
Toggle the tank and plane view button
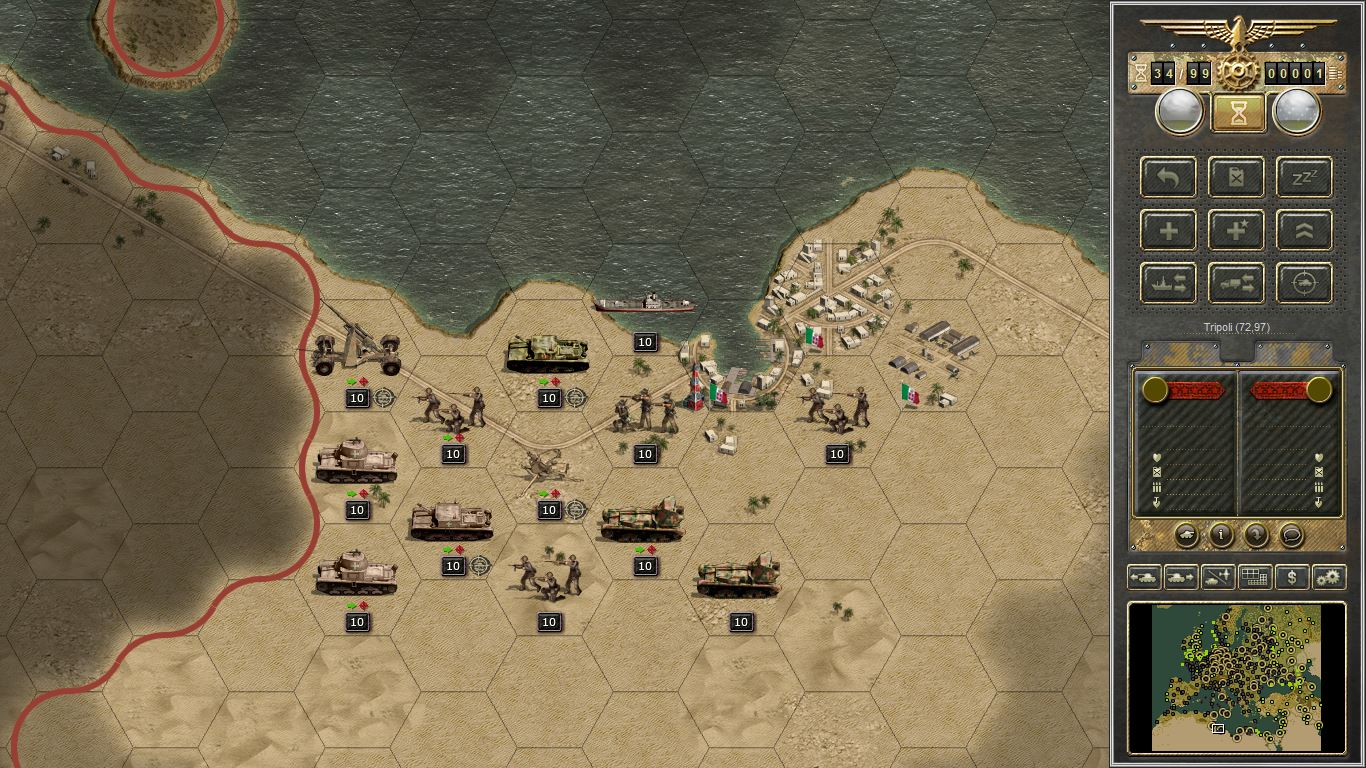[x=1218, y=577]
